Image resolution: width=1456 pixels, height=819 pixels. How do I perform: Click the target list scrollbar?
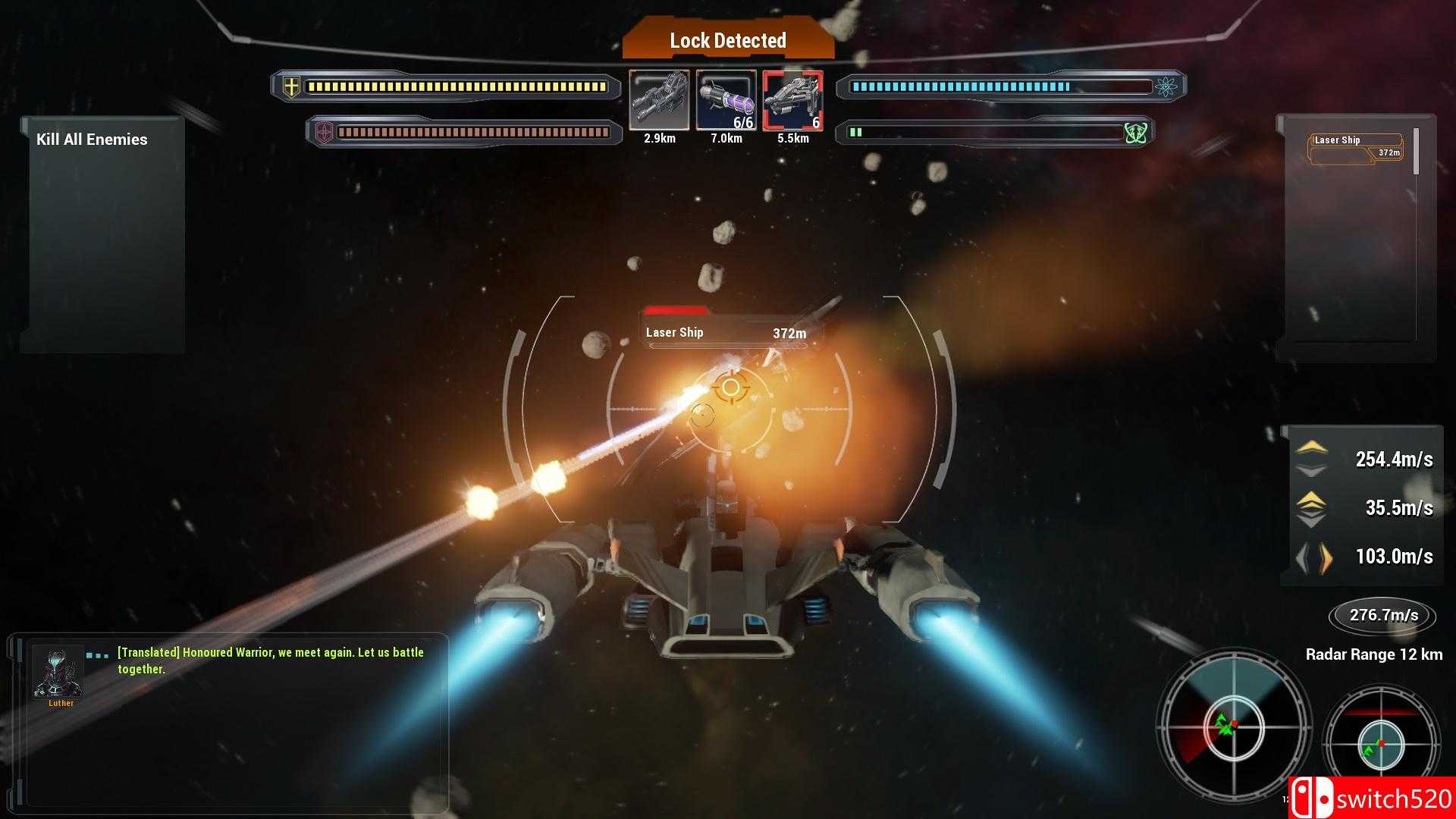(x=1416, y=152)
